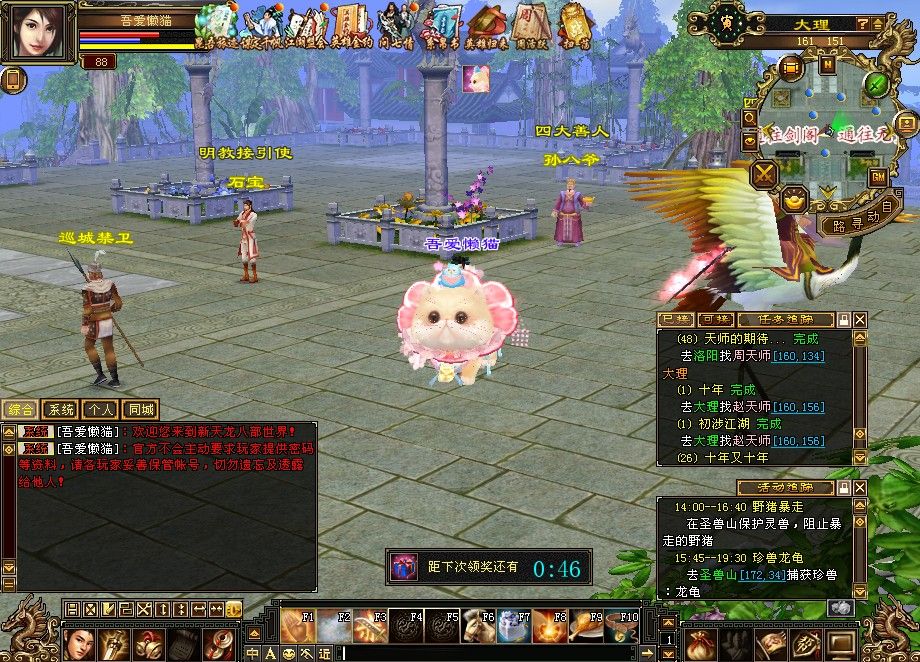Screen dimensions: 920x662
Task: Open the 同城 chat channel tab
Action: (140, 409)
